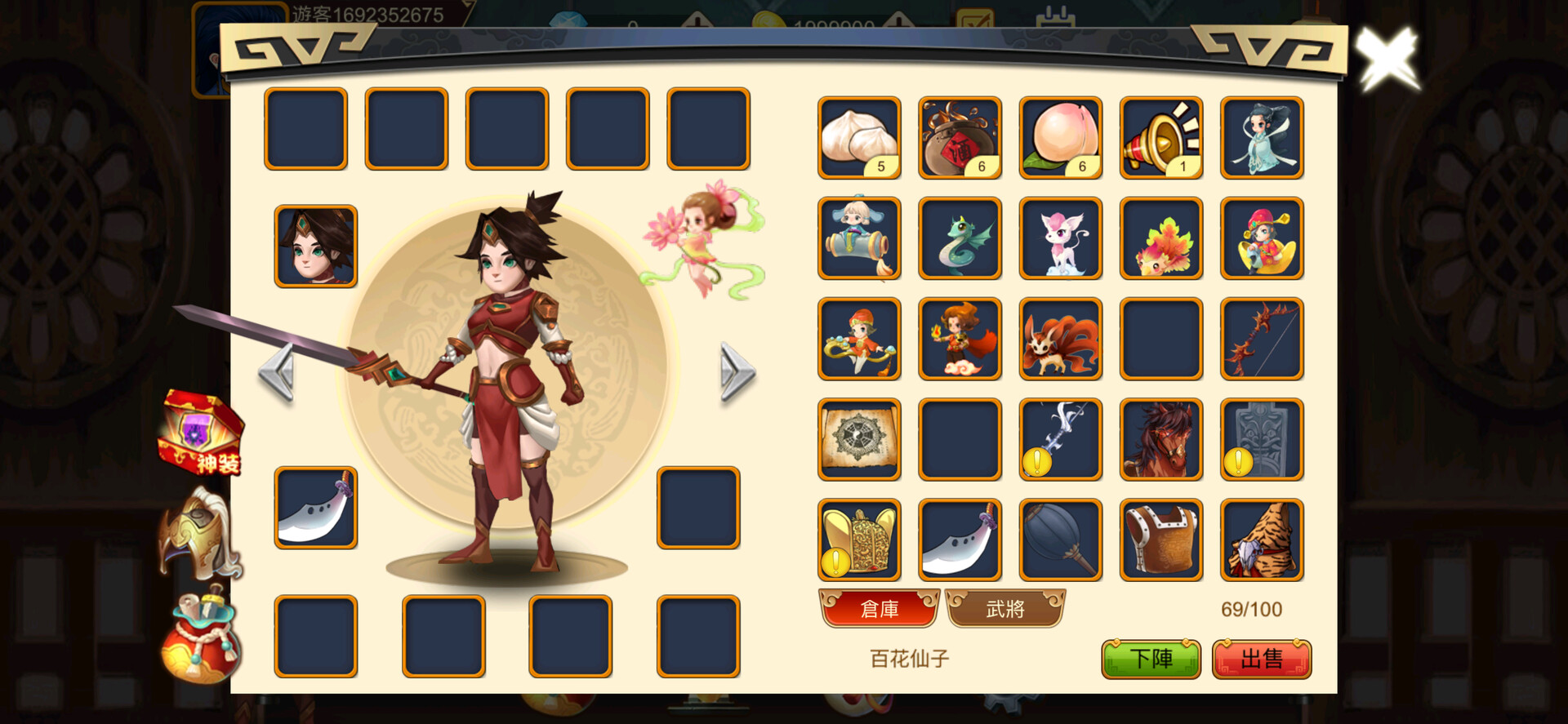Select the tiger pelt hood item
Image resolution: width=1568 pixels, height=724 pixels.
tap(1261, 540)
